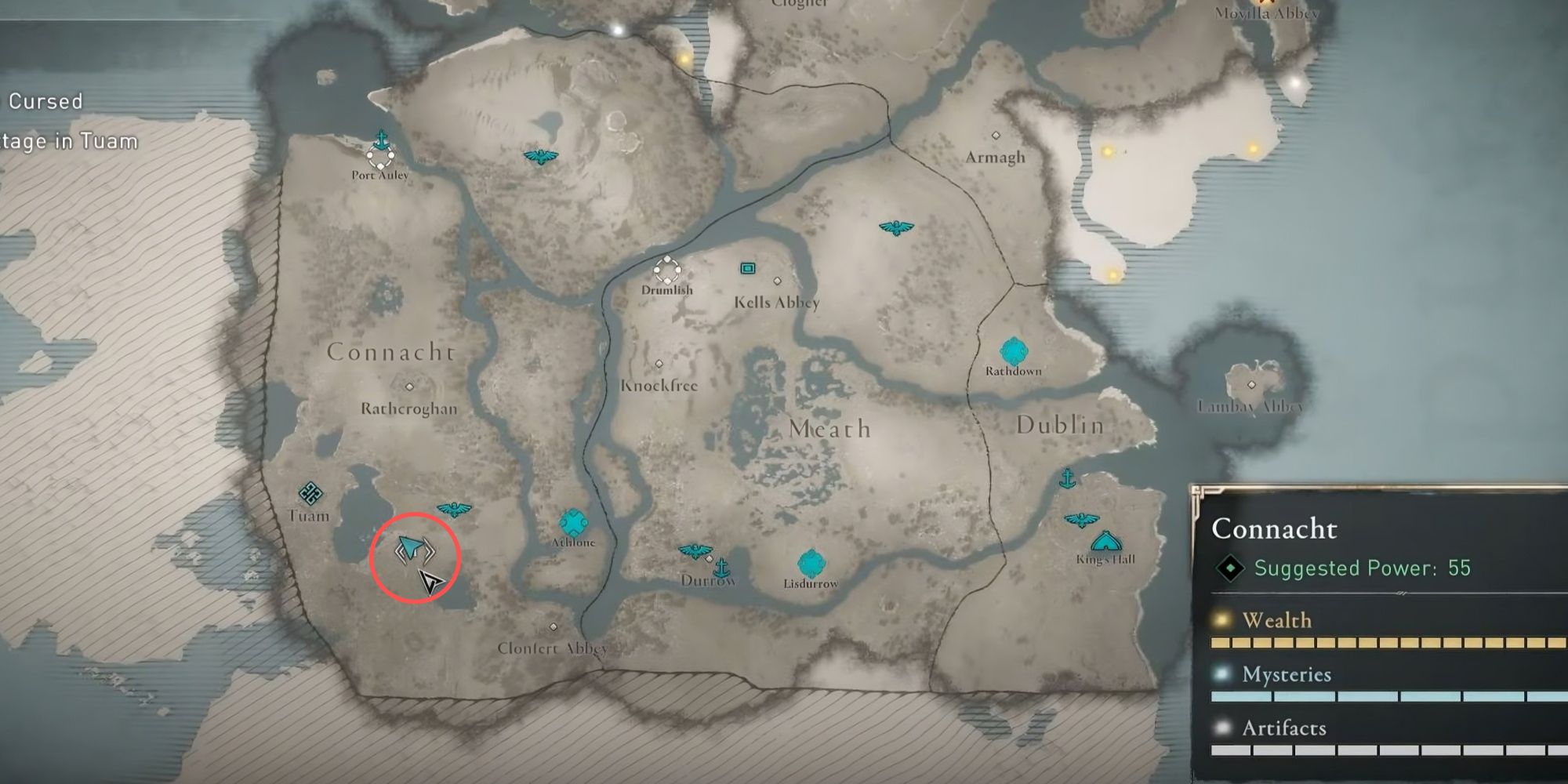Click the Lisdurrow settlement icon
The image size is (1568, 784).
click(810, 561)
